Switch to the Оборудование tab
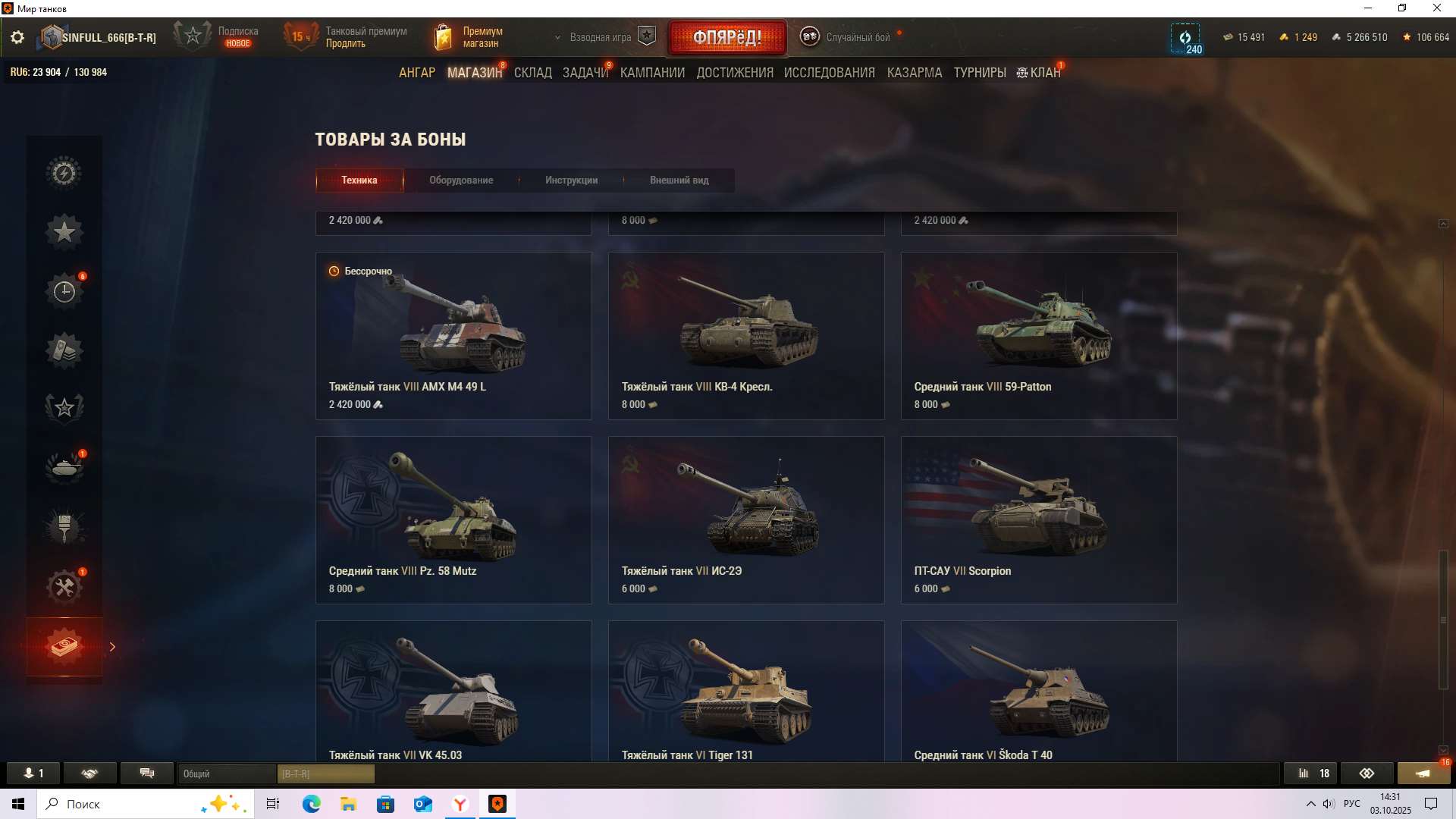1456x819 pixels. [x=462, y=180]
